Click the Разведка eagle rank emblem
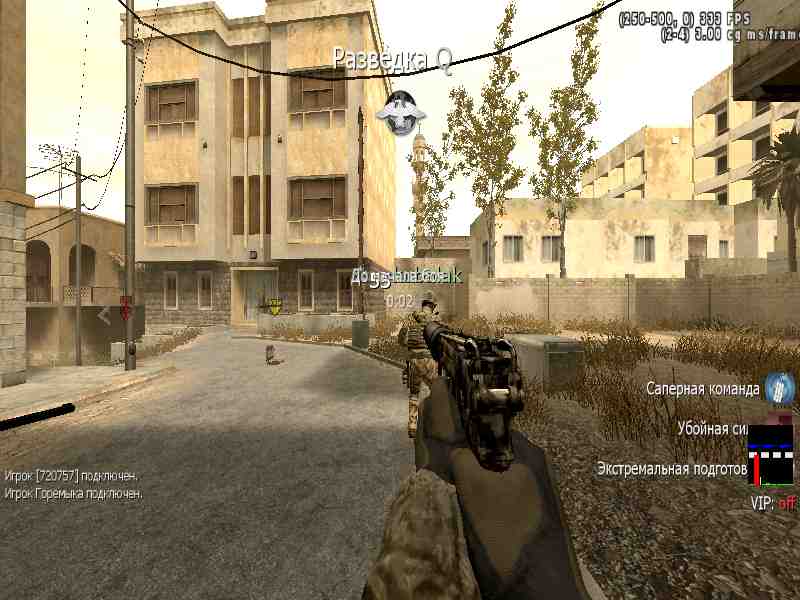This screenshot has width=800, height=600. [400, 108]
